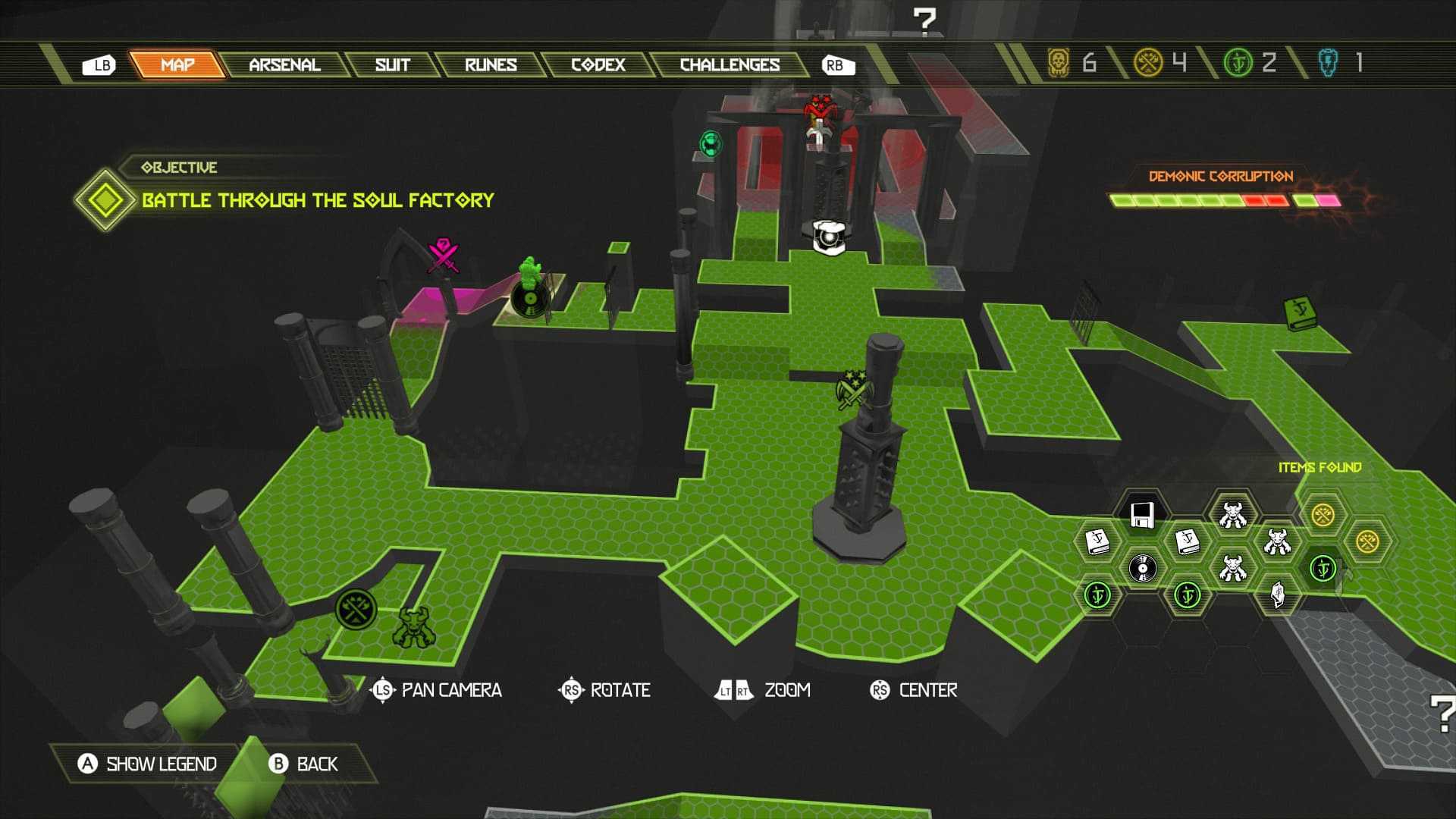Screen dimensions: 1456x819
Task: Click the Back button
Action: pos(304,764)
